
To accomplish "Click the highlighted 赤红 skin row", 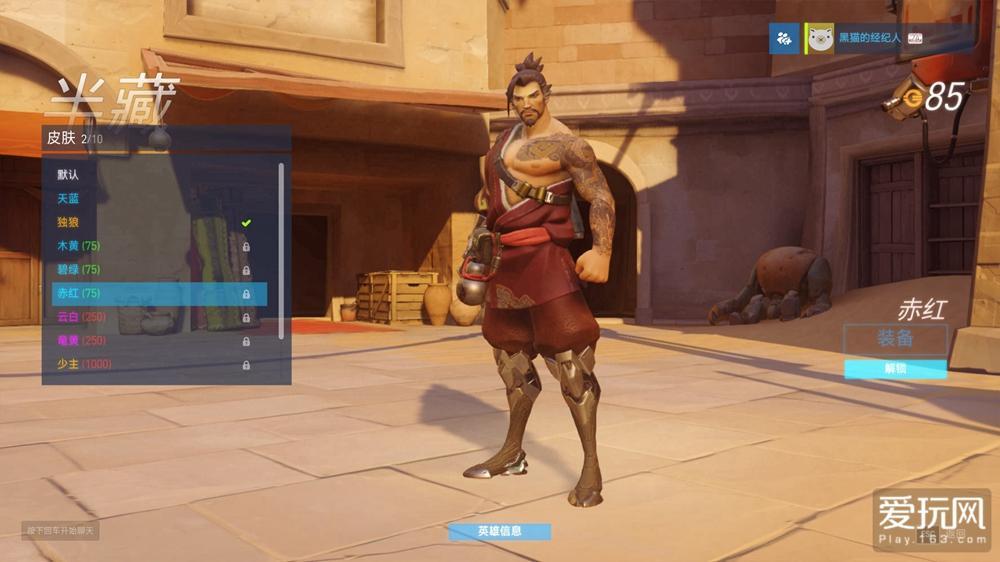I will [x=159, y=294].
